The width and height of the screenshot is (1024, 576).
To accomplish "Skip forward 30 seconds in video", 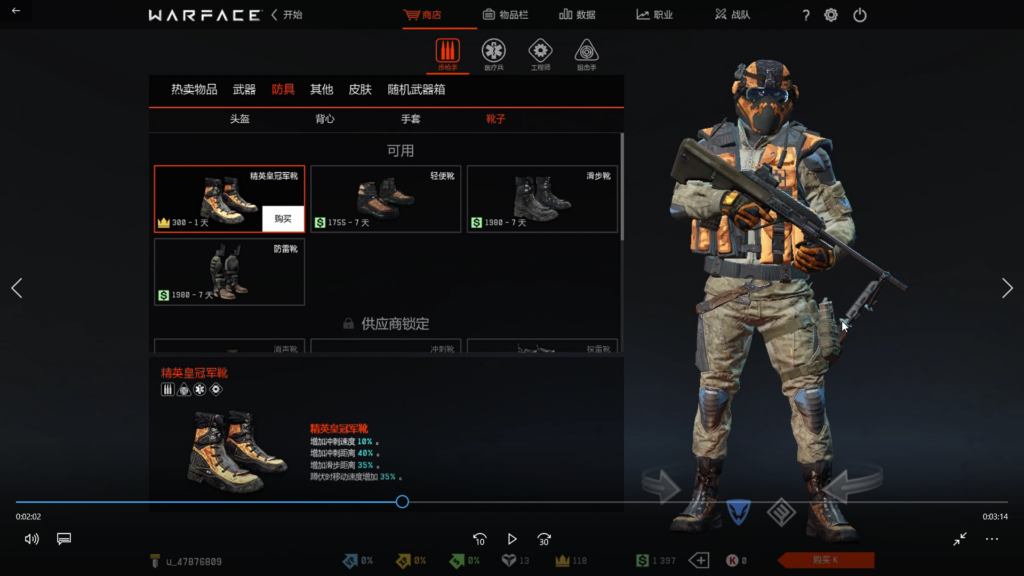I will tap(544, 539).
